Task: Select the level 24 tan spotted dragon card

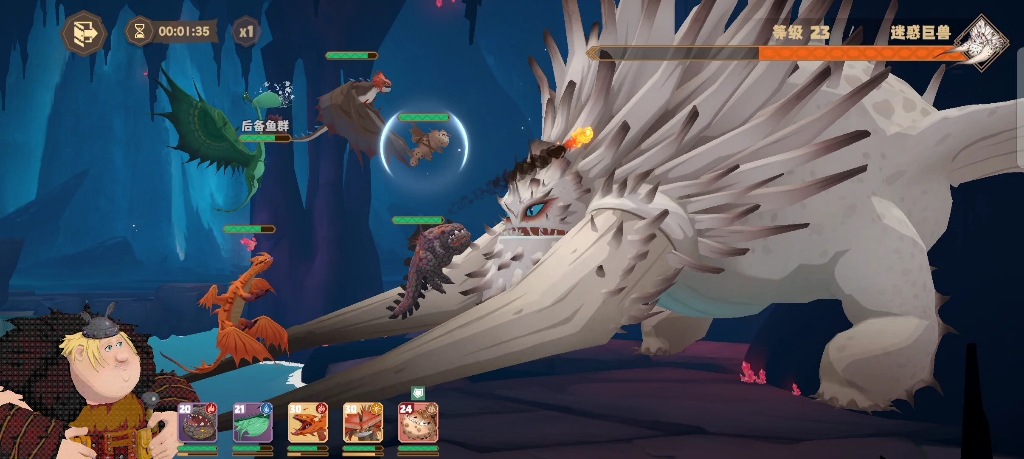Action: coord(418,423)
